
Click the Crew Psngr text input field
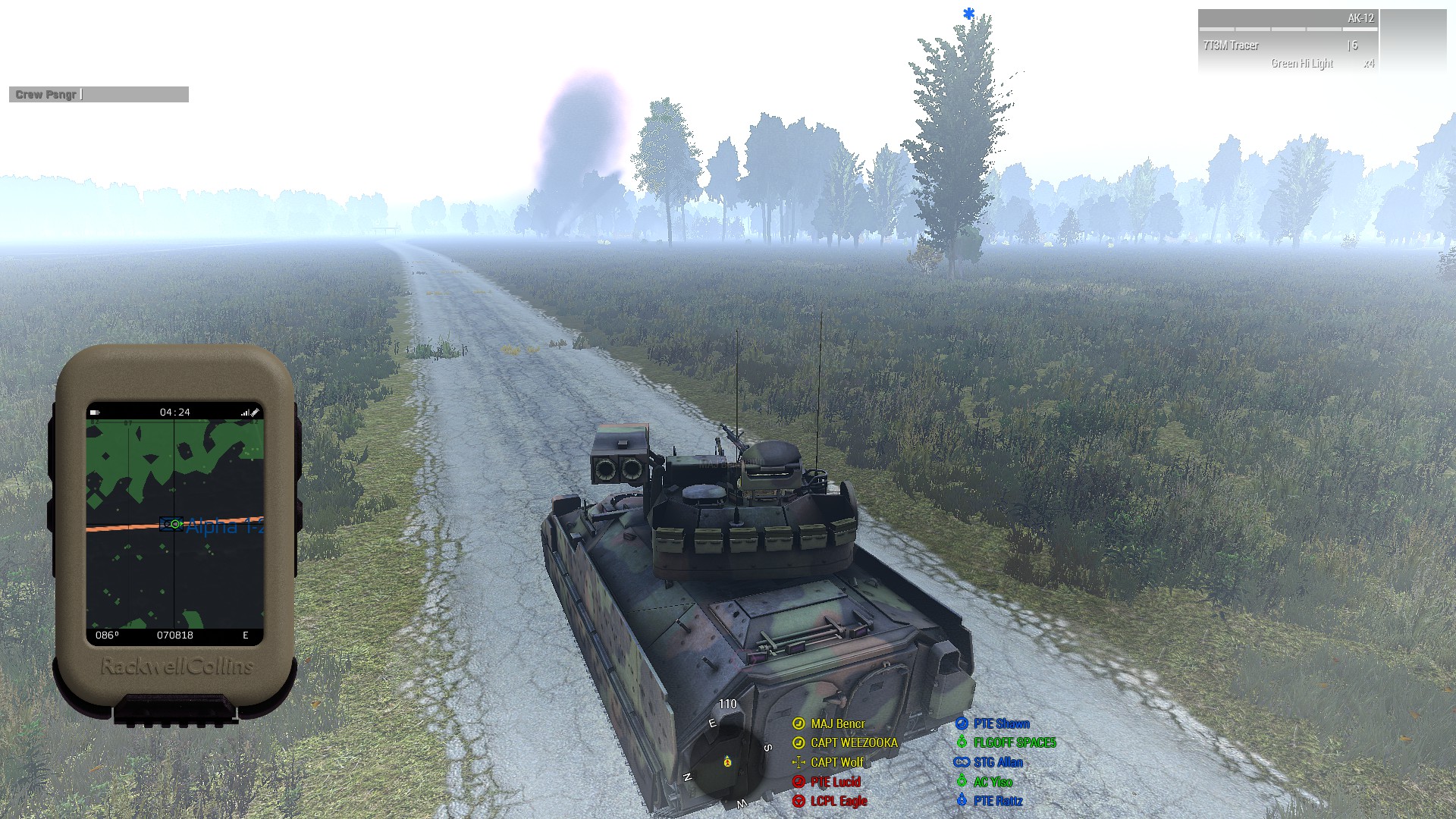coord(99,94)
